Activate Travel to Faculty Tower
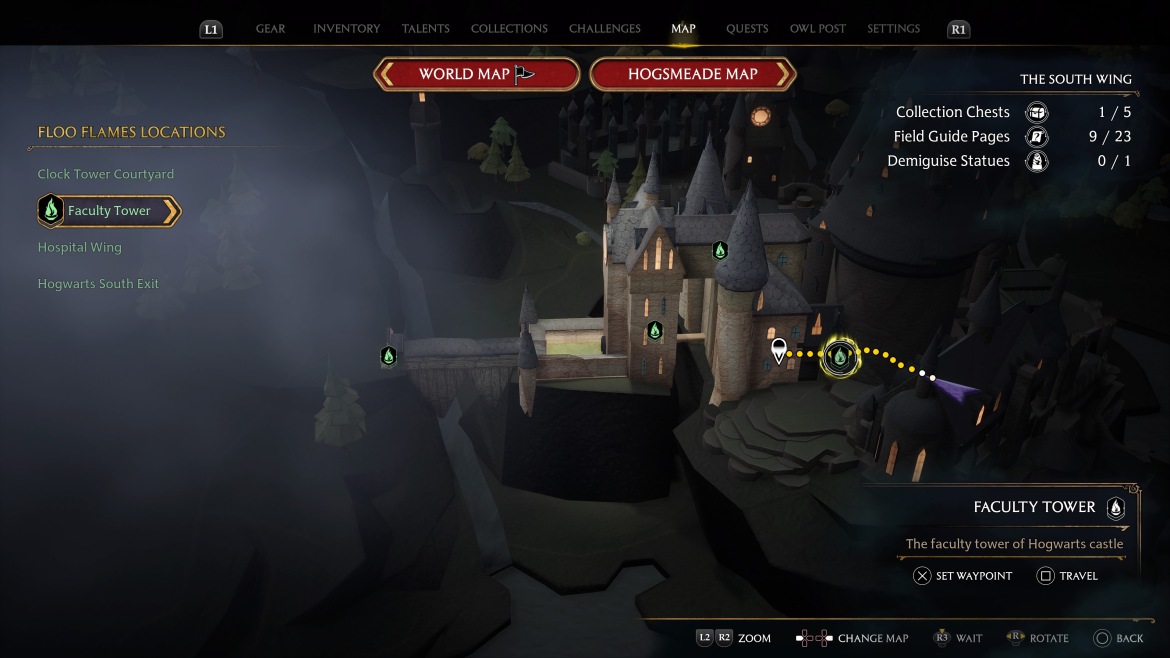Screen dimensions: 1170x658 click(x=1067, y=576)
